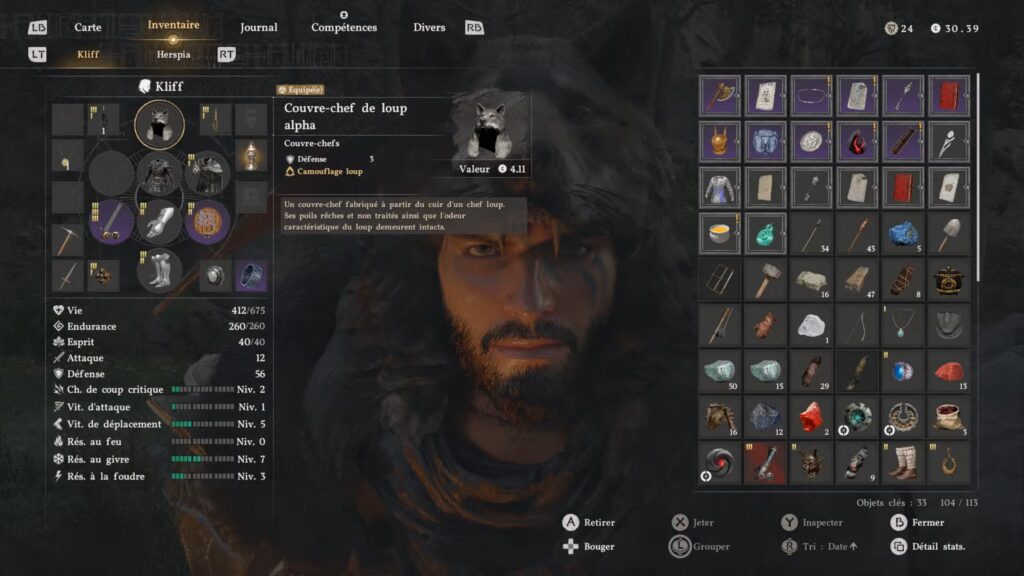Pick the golden helmet in inventory
Screen dimensions: 1024x576
coord(720,142)
